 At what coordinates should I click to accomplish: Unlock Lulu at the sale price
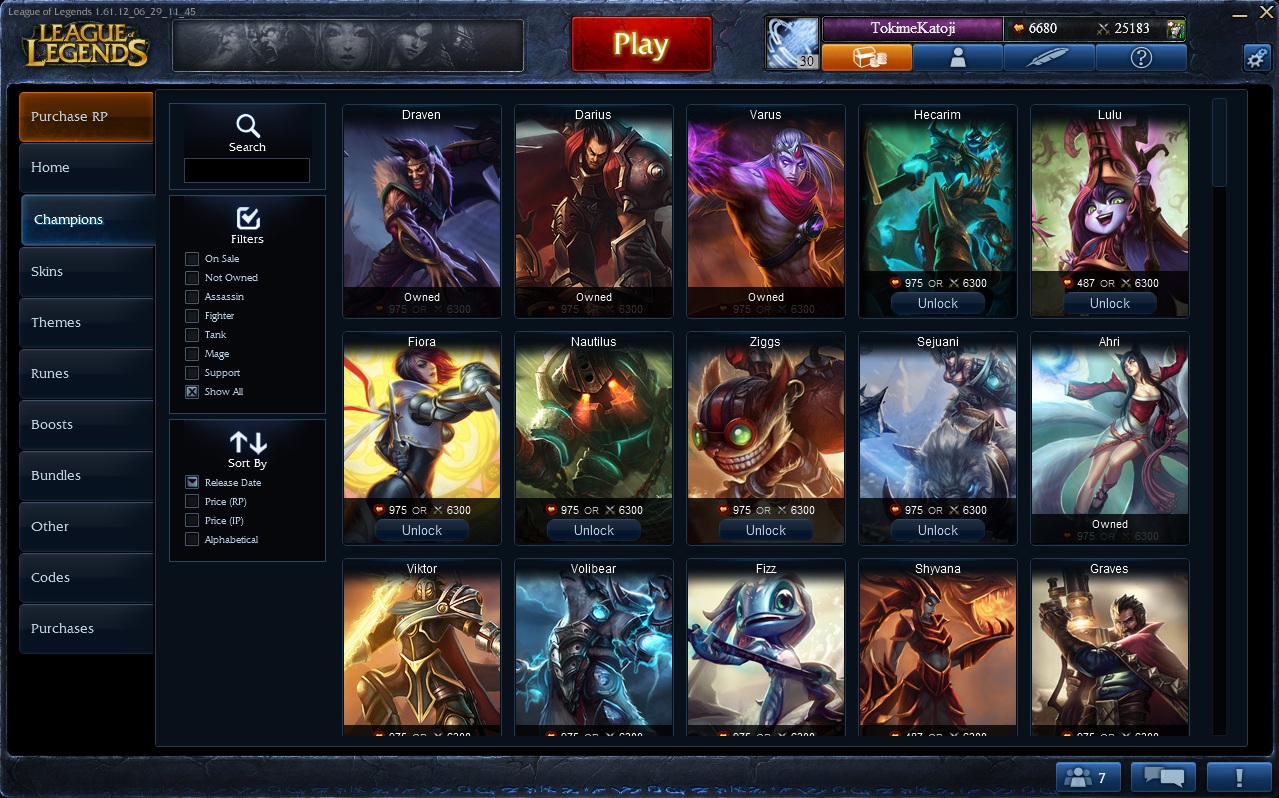click(1109, 304)
